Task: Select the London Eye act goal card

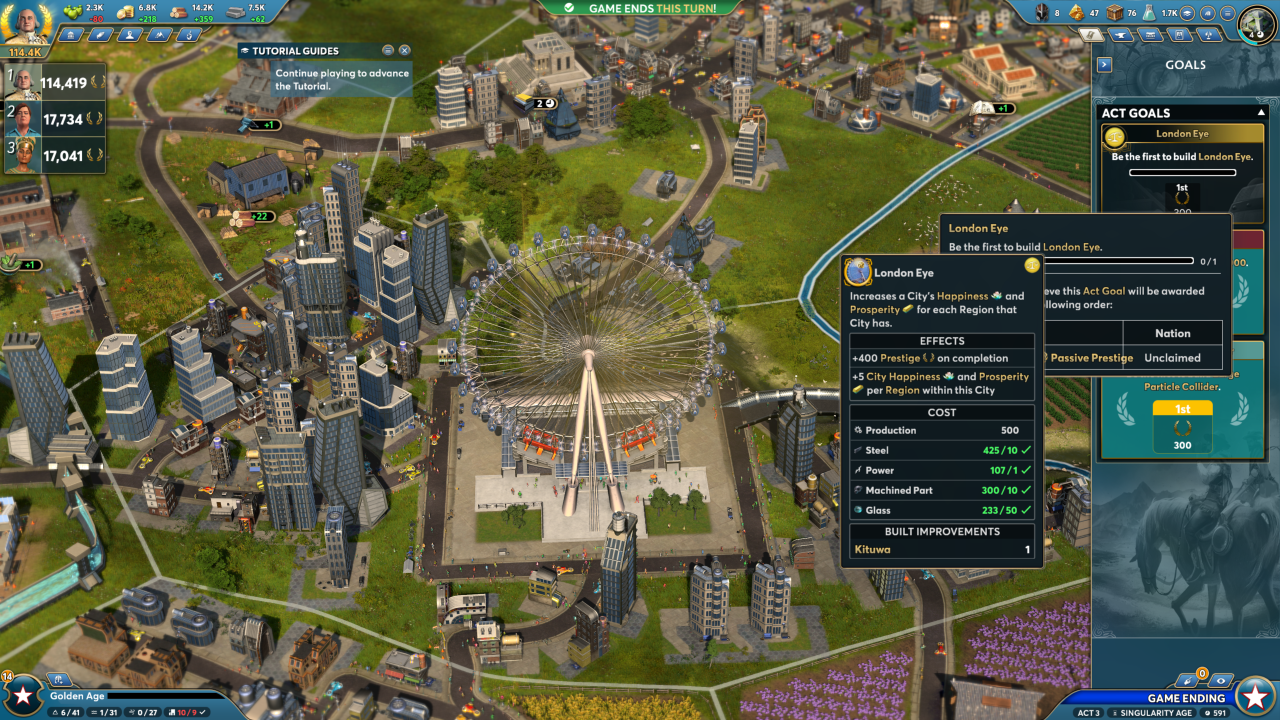Action: pyautogui.click(x=1182, y=170)
